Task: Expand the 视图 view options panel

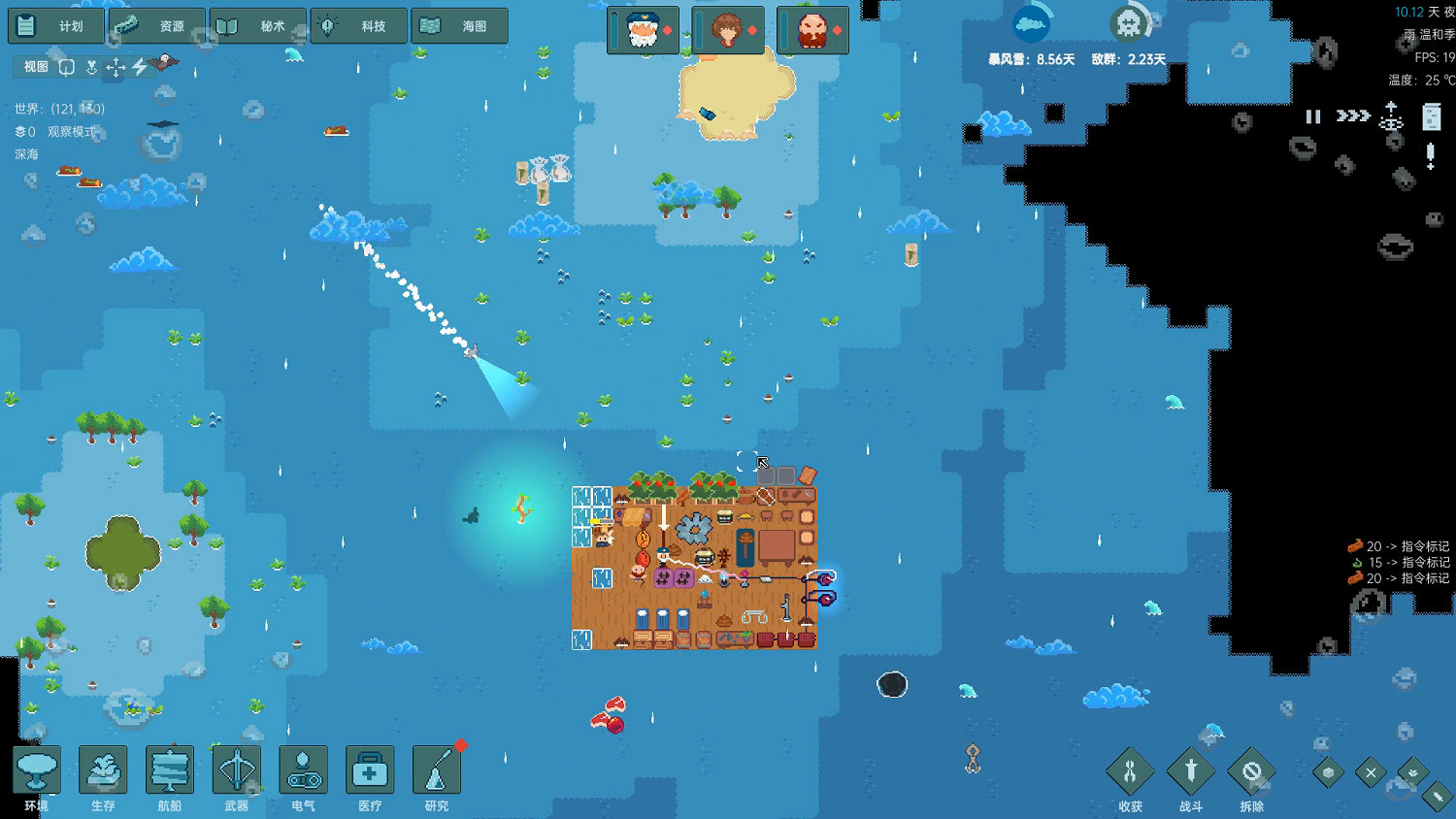Action: pos(32,66)
